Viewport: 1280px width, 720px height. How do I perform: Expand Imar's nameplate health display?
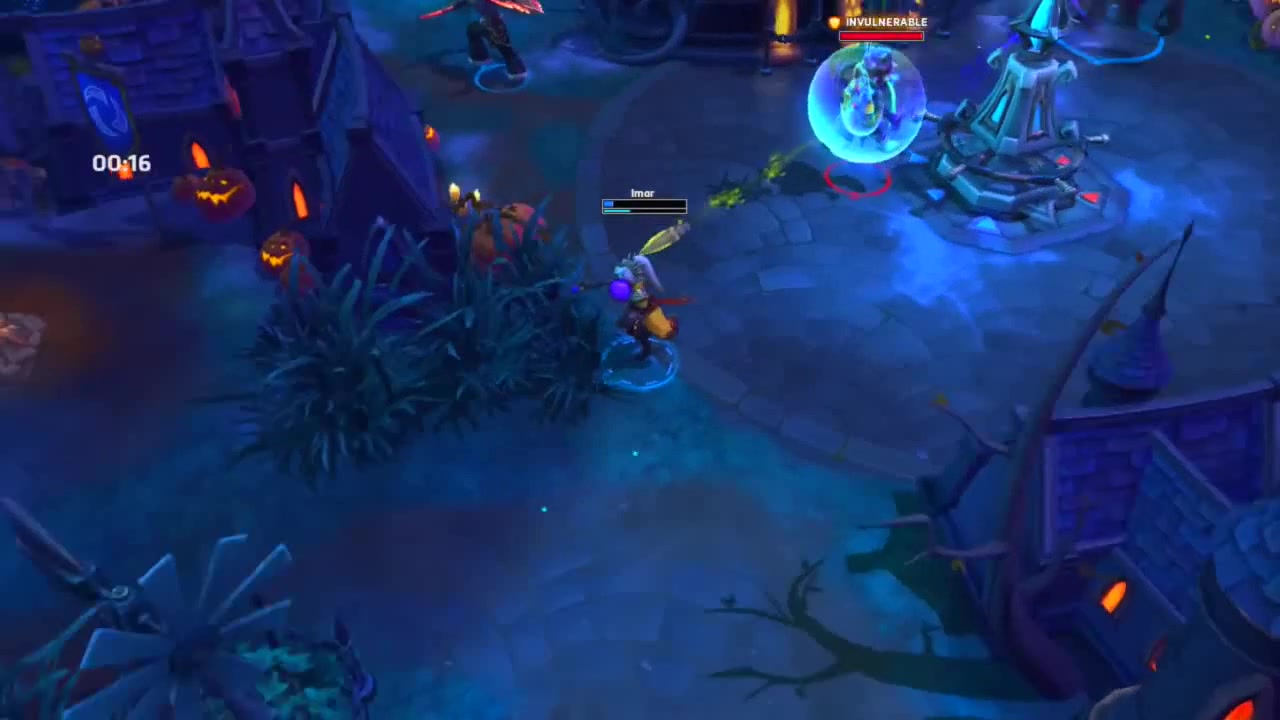(x=644, y=207)
